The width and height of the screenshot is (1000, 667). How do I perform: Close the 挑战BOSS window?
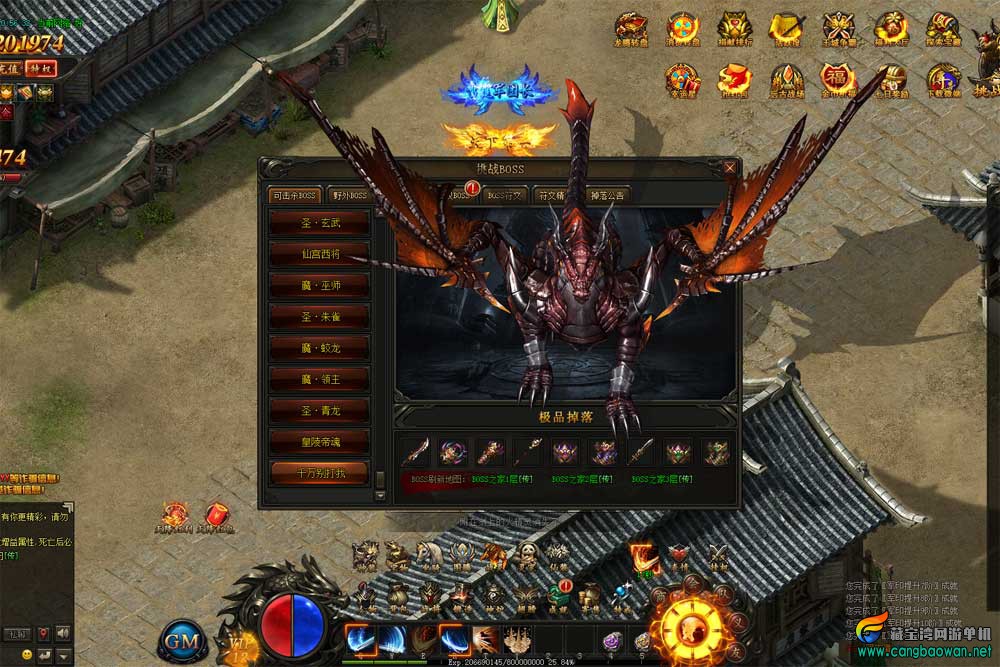[x=730, y=168]
